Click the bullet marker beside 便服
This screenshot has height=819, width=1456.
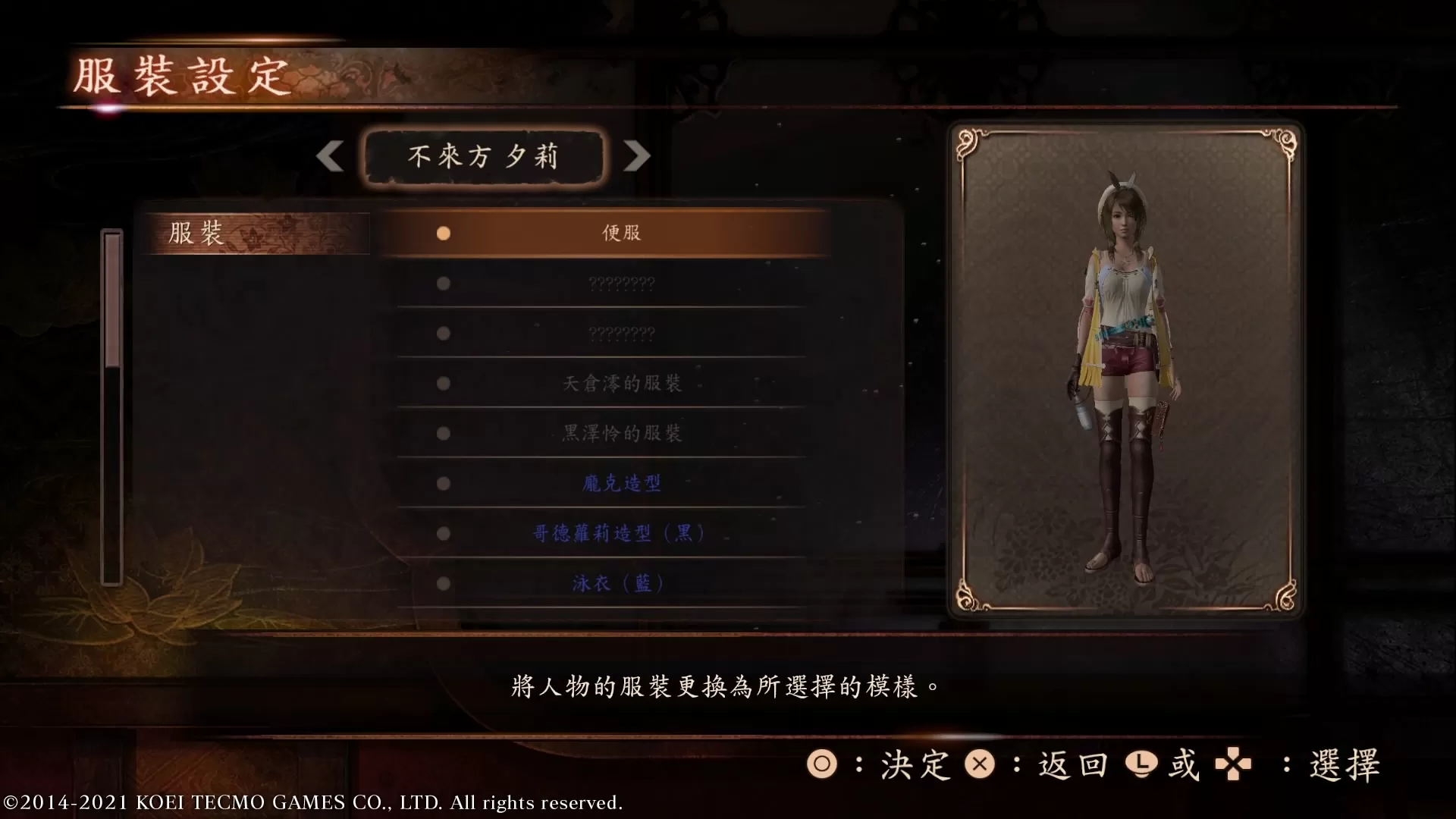(x=443, y=233)
